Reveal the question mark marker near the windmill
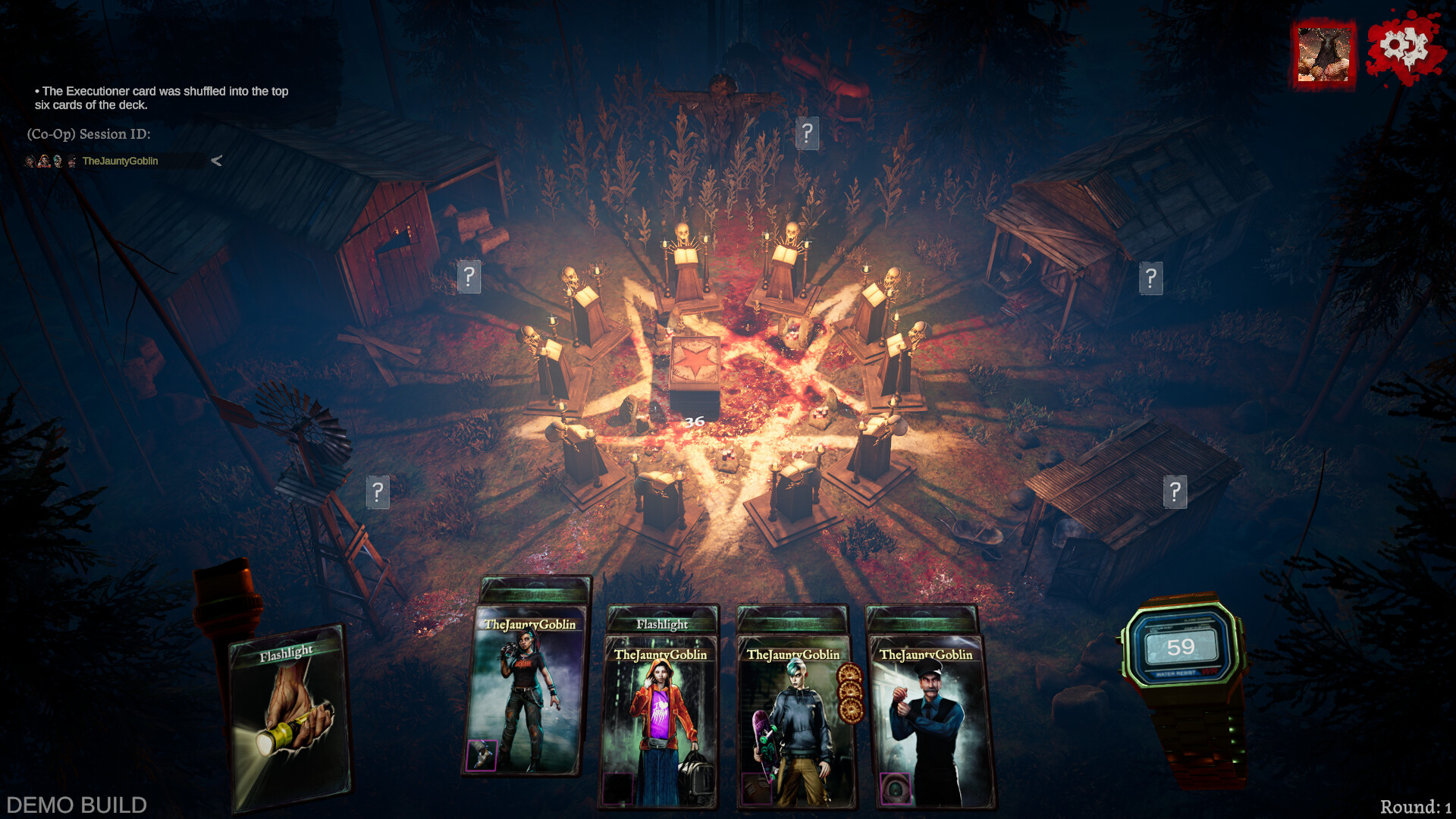The height and width of the screenshot is (819, 1456). pyautogui.click(x=378, y=492)
